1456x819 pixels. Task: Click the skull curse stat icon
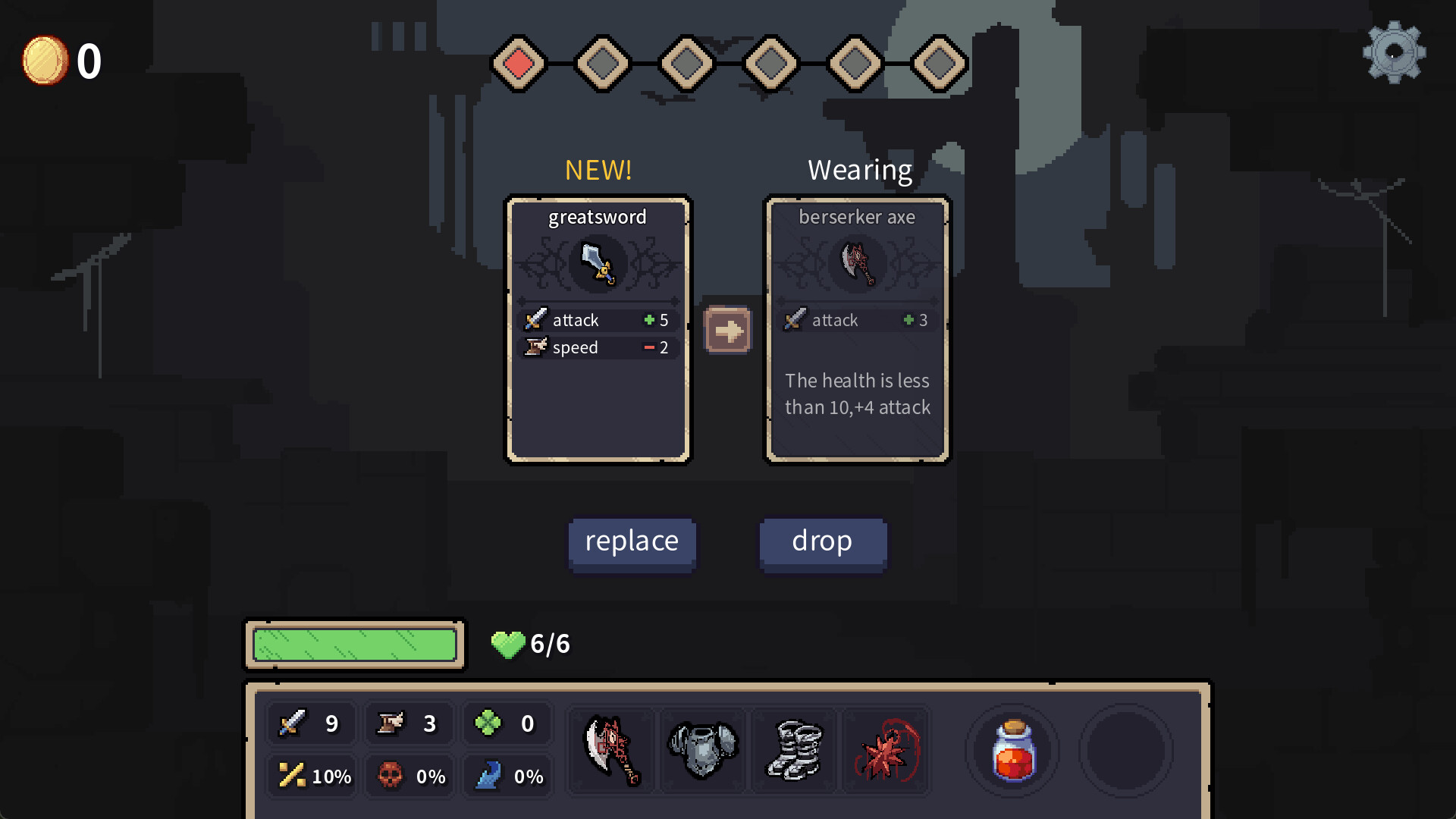390,776
